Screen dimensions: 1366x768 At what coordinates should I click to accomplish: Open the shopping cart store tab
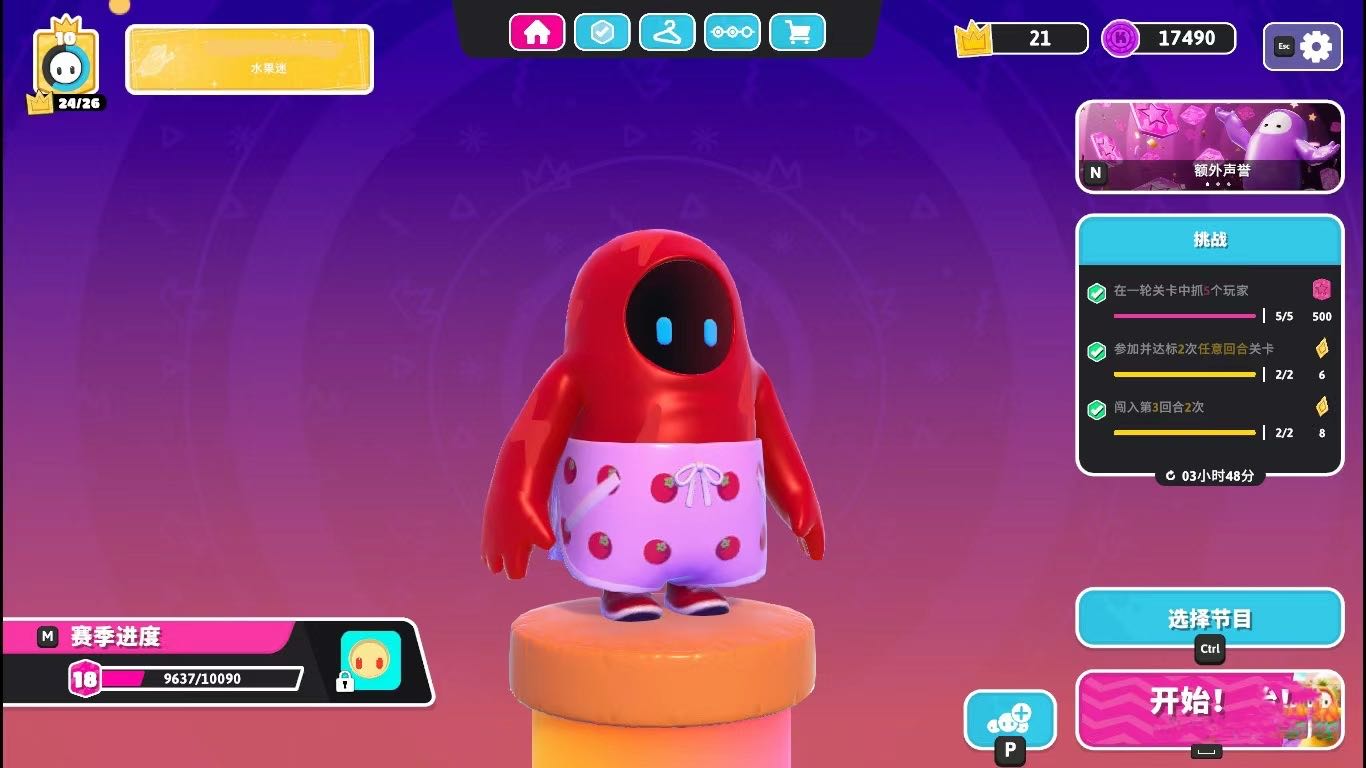click(797, 33)
